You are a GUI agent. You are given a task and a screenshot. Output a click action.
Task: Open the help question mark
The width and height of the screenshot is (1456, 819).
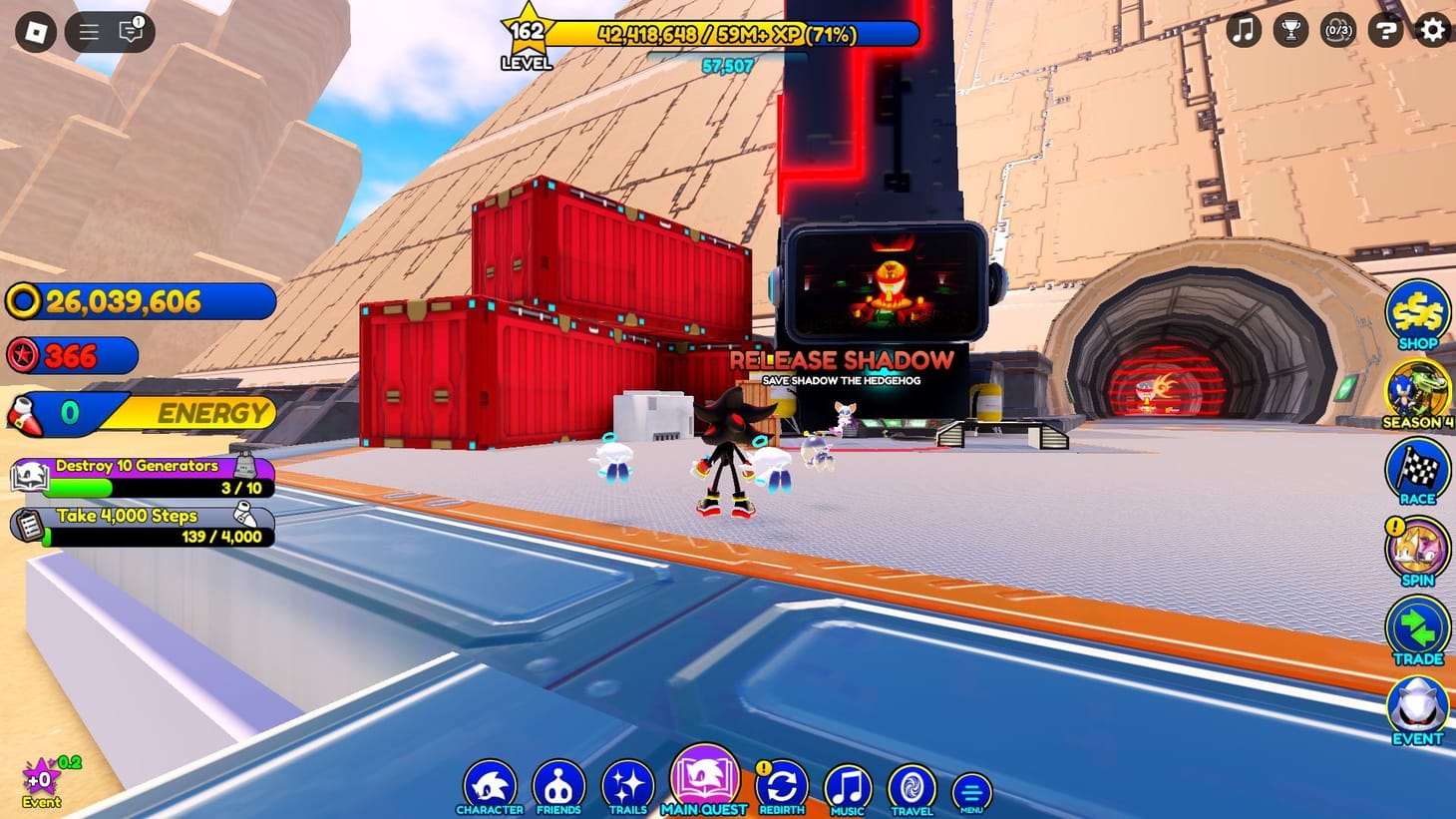point(1384,31)
